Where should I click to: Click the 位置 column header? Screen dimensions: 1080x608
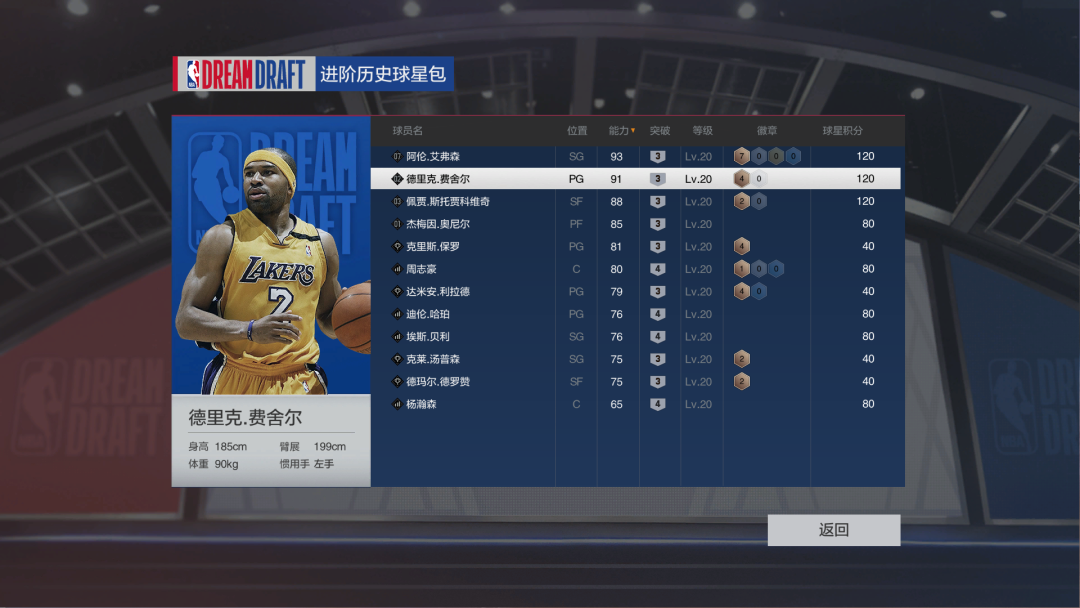point(577,131)
